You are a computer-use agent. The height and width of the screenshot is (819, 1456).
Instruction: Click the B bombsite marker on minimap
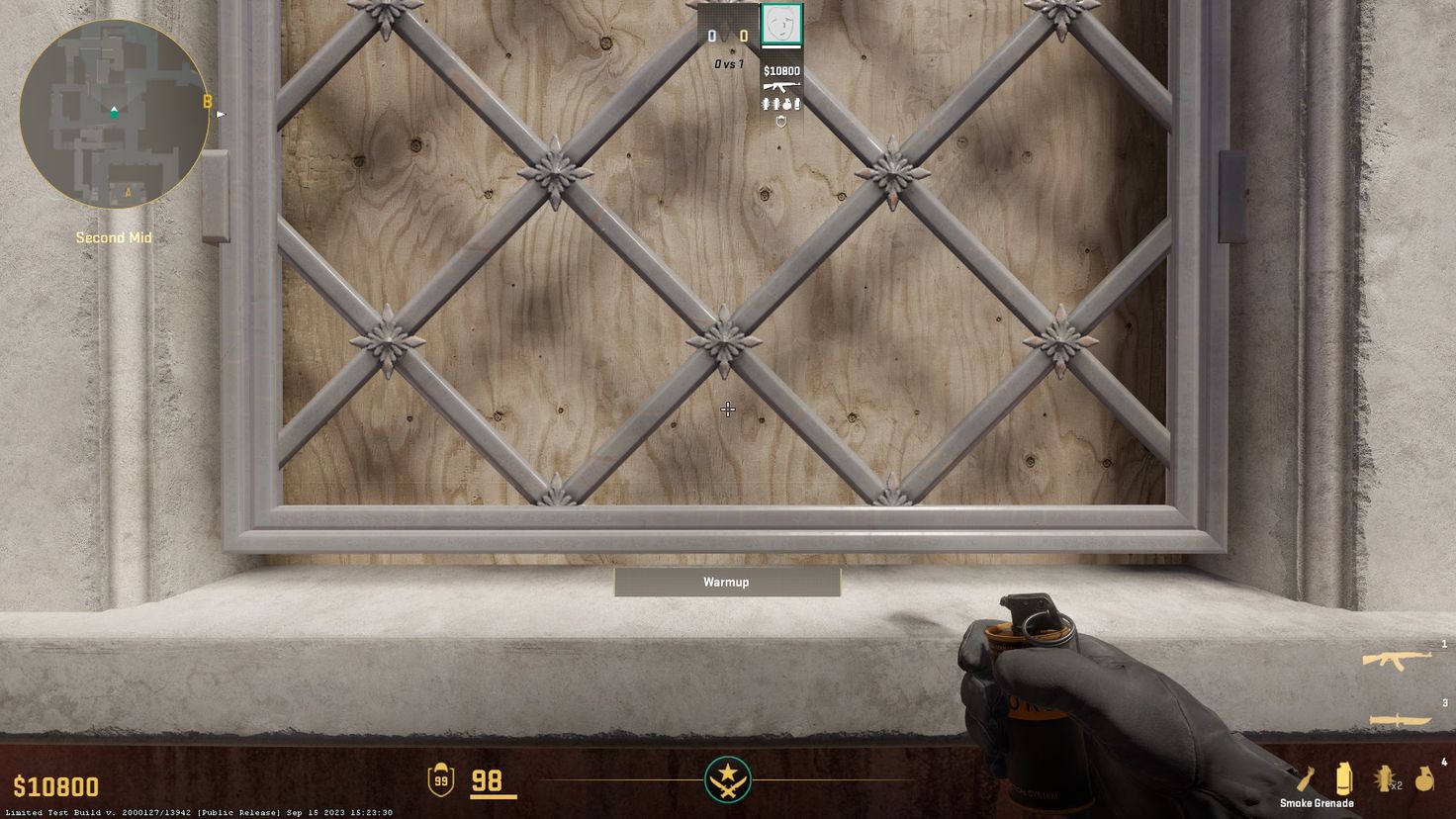(206, 101)
